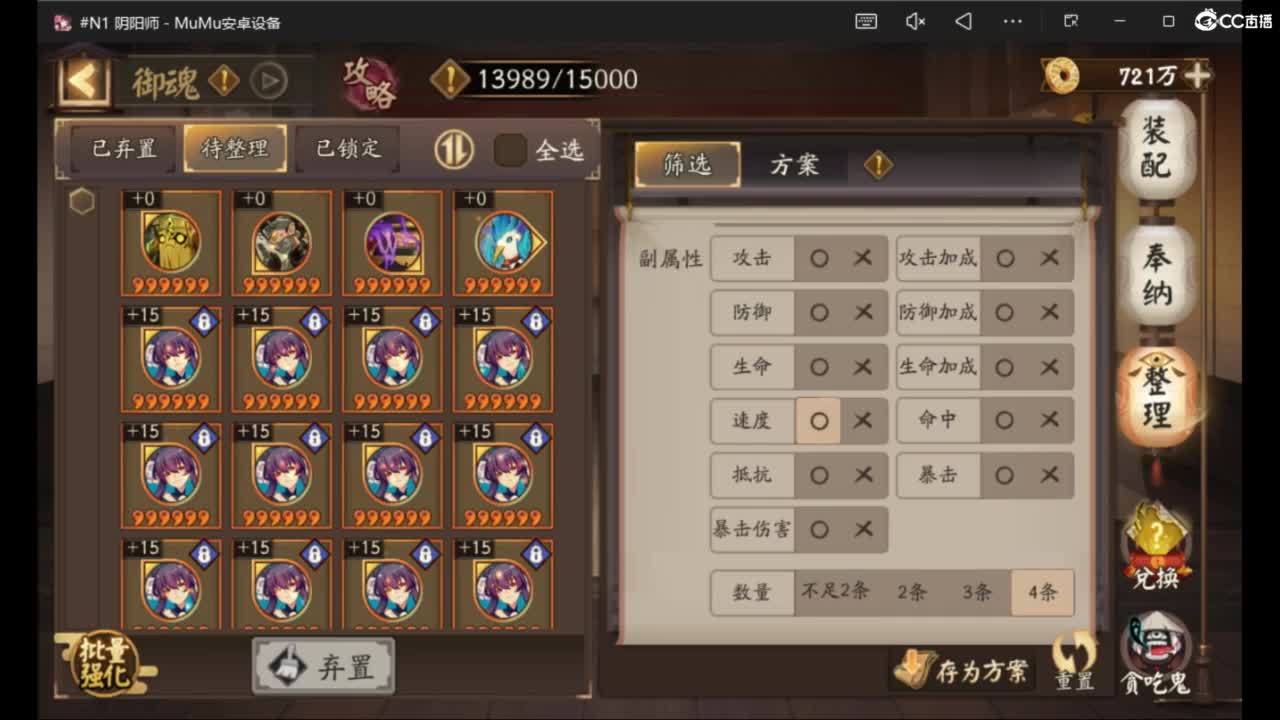Click the back arrow to exit 御魂 screen

[x=83, y=80]
